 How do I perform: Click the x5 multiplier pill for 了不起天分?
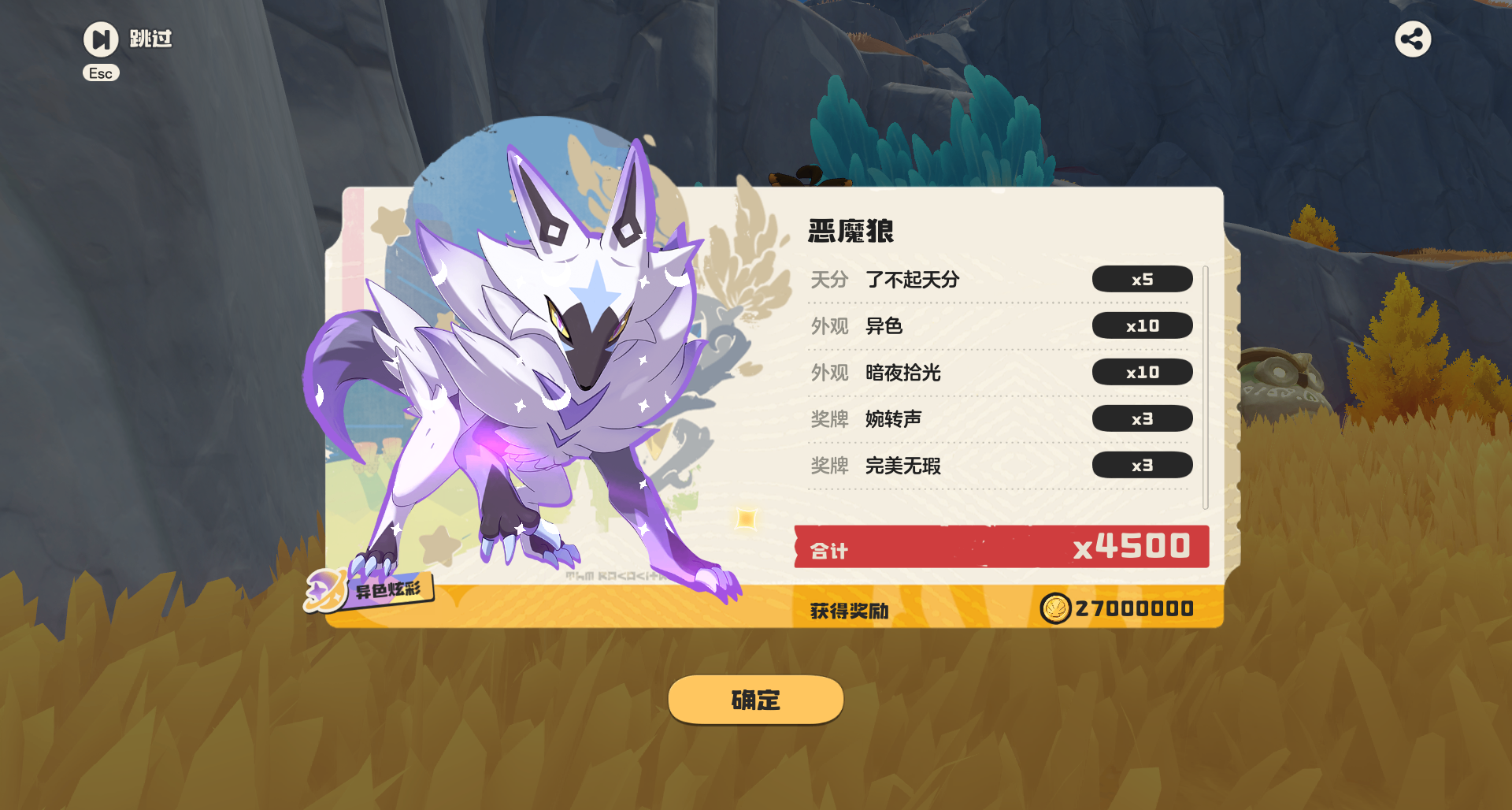(1142, 278)
